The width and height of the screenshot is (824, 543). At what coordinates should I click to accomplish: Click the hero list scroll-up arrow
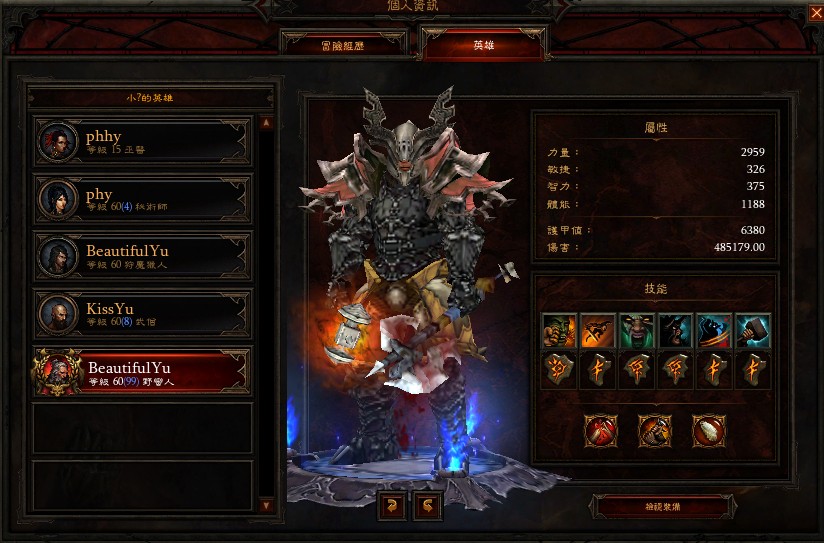pos(266,123)
